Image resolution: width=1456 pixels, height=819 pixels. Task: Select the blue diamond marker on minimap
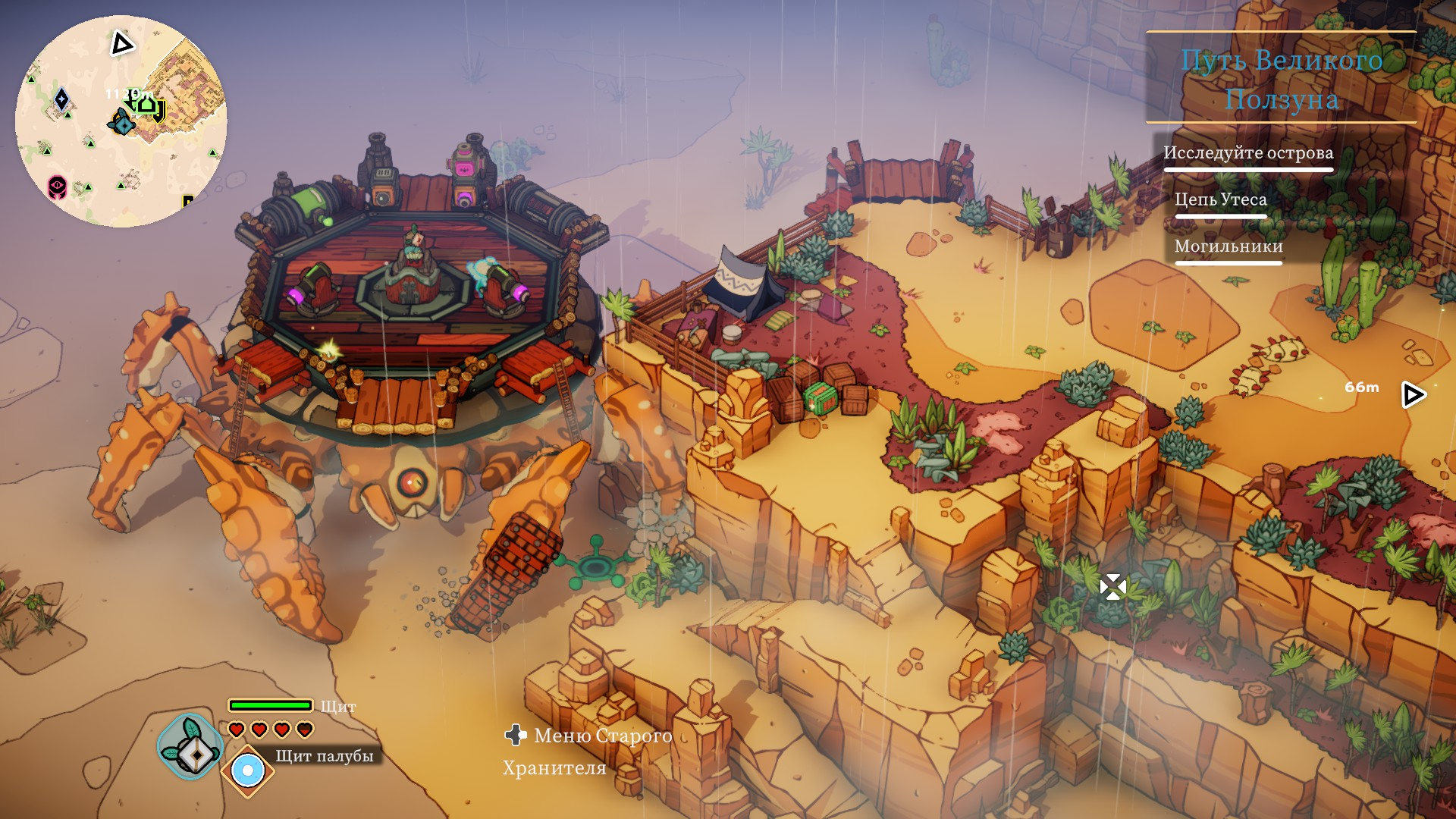point(62,99)
